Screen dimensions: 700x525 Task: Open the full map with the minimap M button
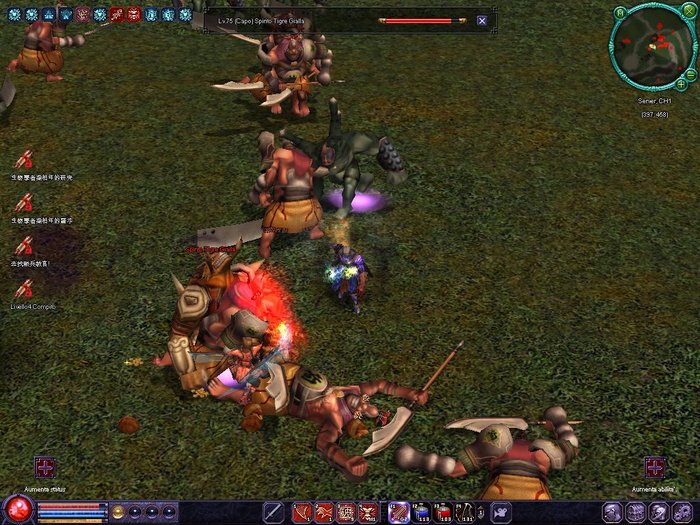coord(620,12)
